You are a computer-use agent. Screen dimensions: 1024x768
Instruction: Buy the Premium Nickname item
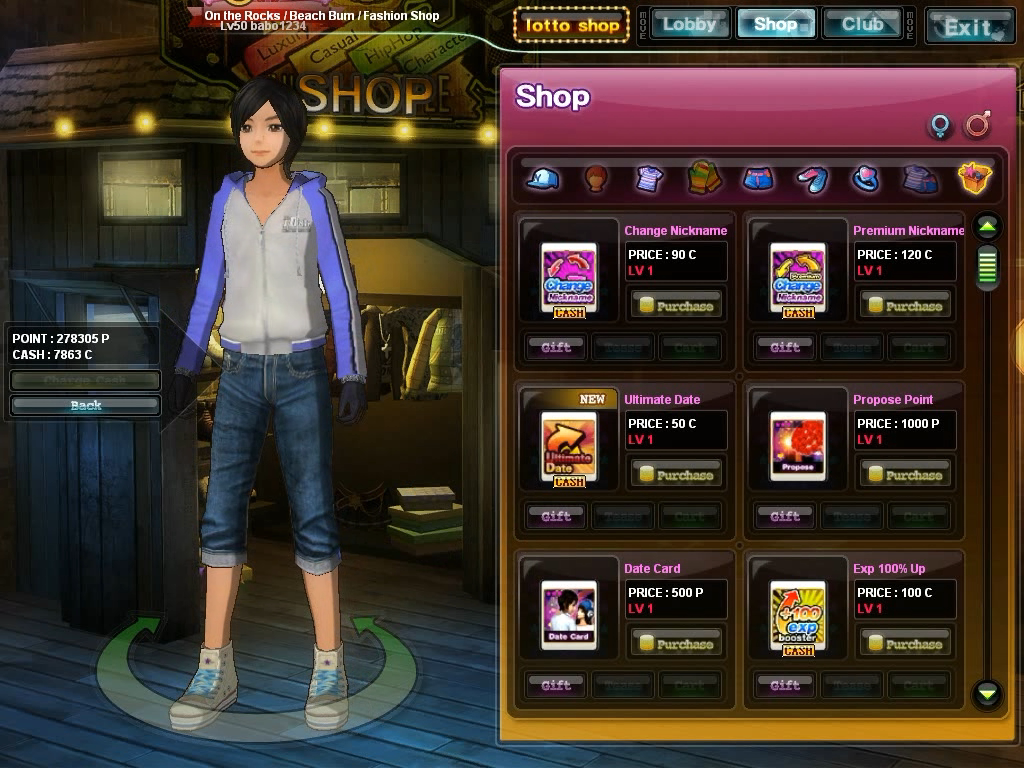pyautogui.click(x=905, y=306)
